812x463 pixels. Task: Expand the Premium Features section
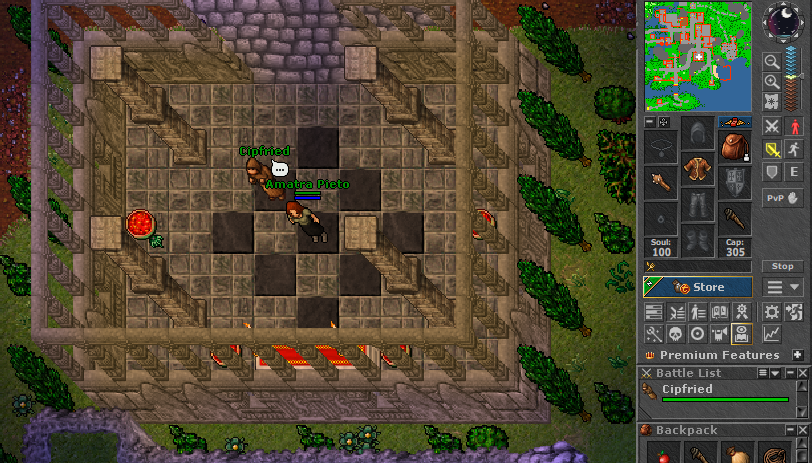797,355
